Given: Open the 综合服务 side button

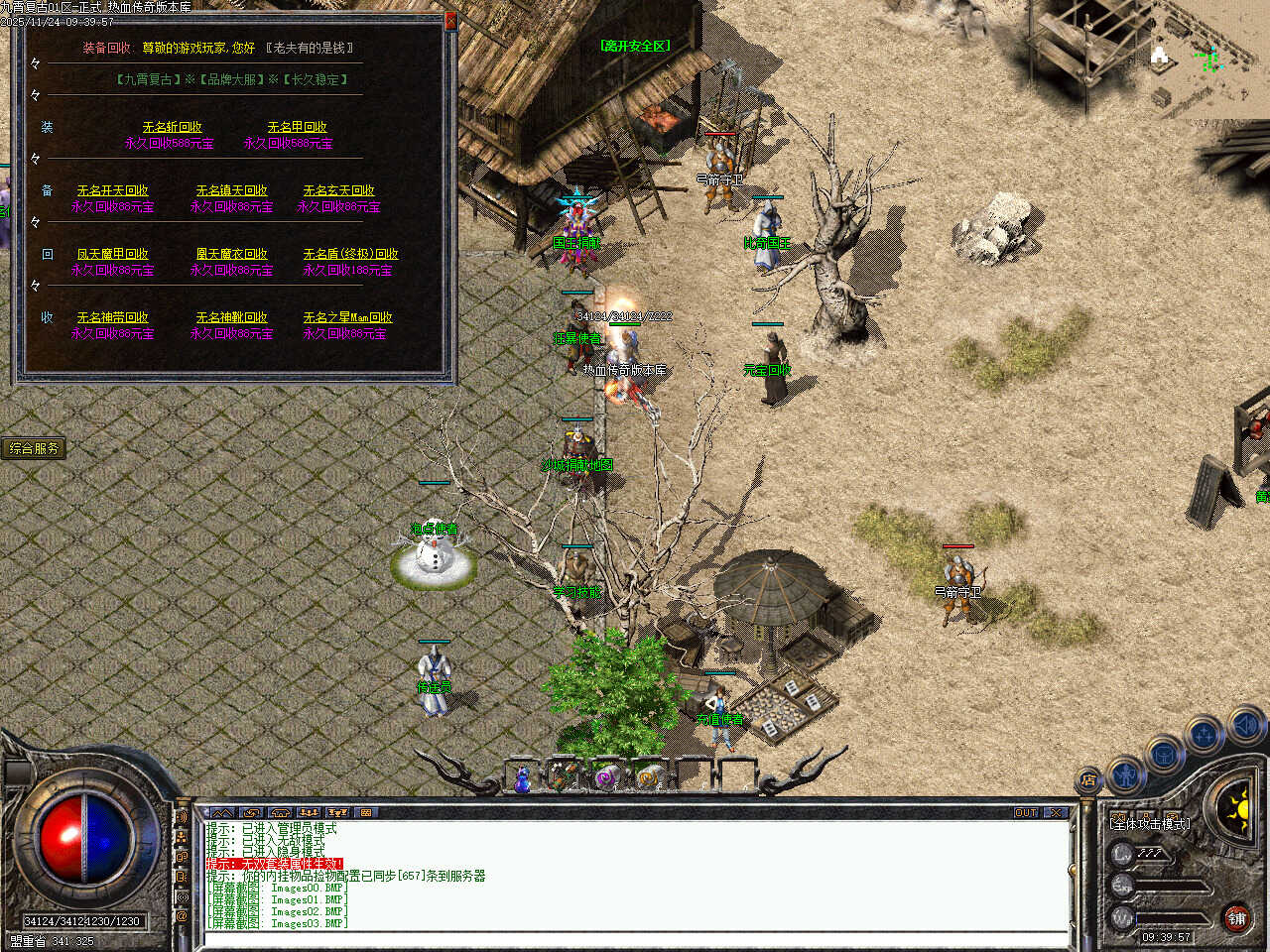Looking at the screenshot, I should click(x=34, y=448).
